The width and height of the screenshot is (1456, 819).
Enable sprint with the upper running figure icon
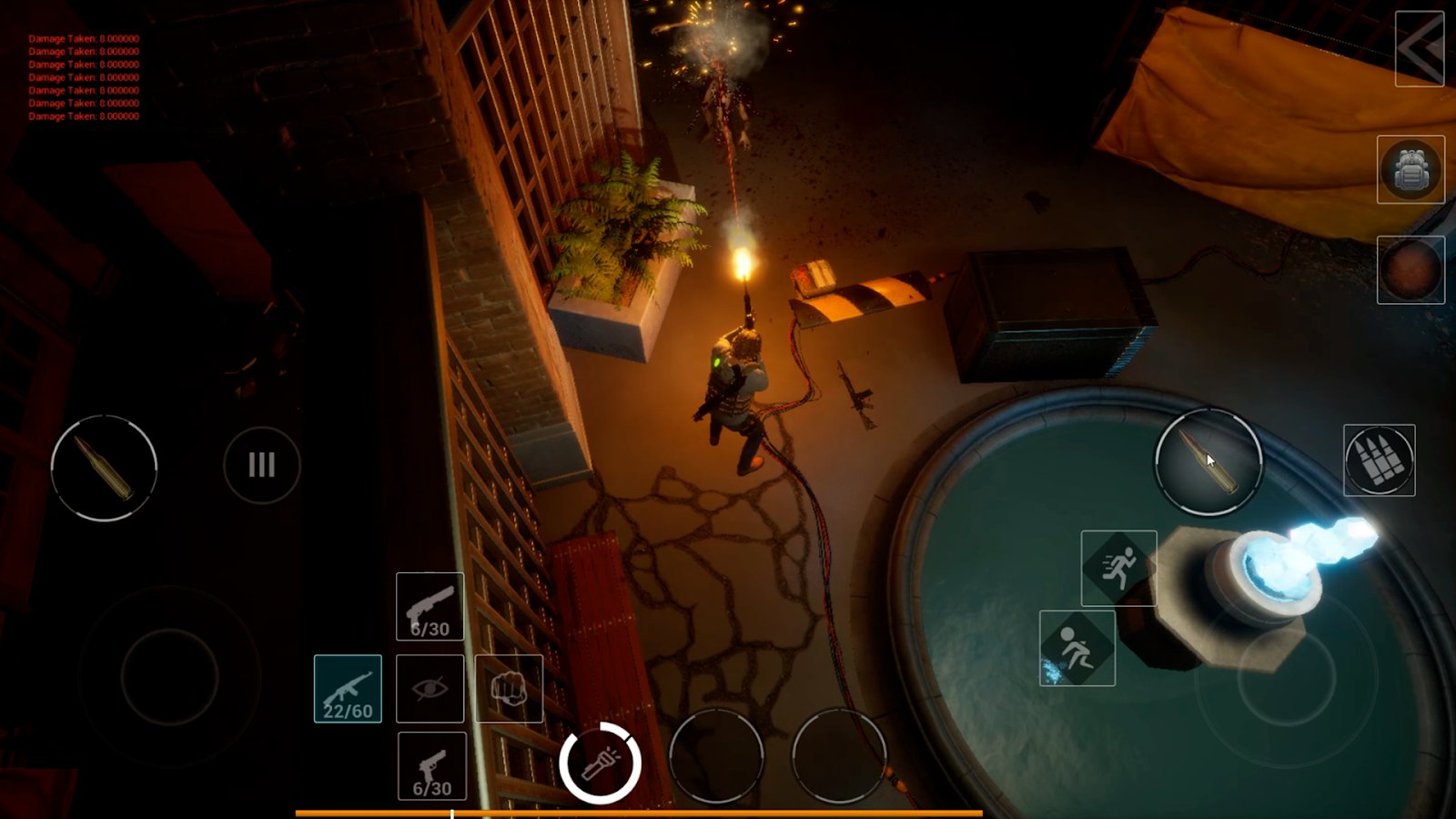[x=1120, y=565]
